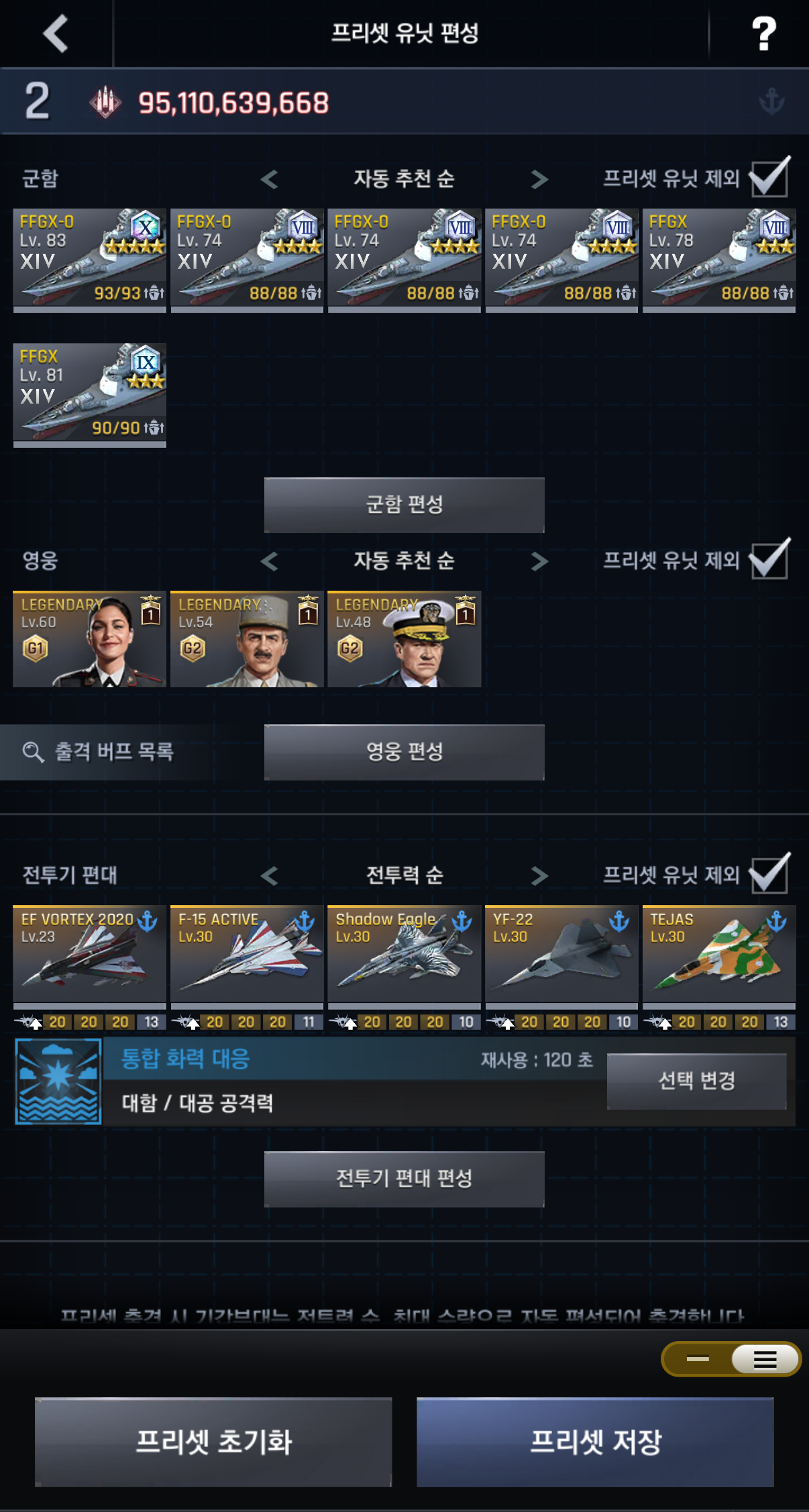Toggle 프리셋 유닛 제외 checkbox for fighter squadrons
The height and width of the screenshot is (1512, 809).
(769, 874)
